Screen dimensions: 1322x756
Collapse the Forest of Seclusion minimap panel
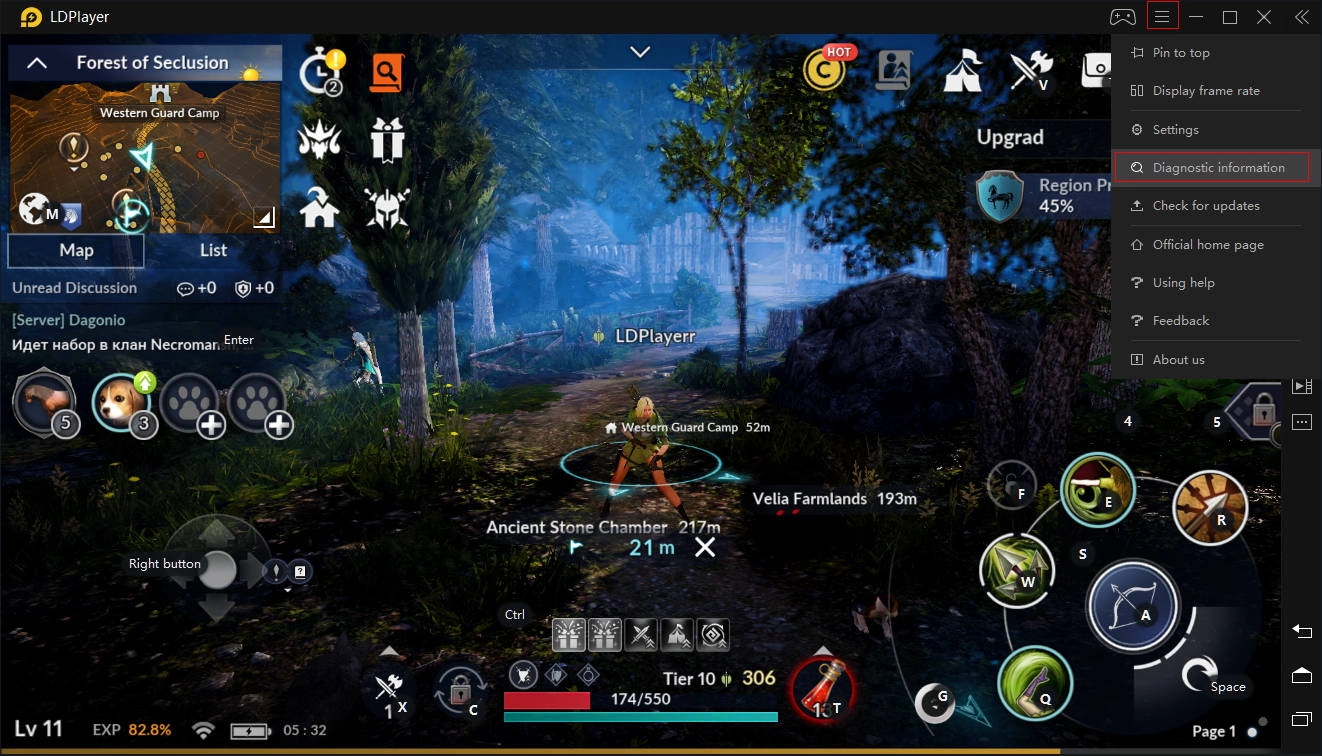coord(36,61)
